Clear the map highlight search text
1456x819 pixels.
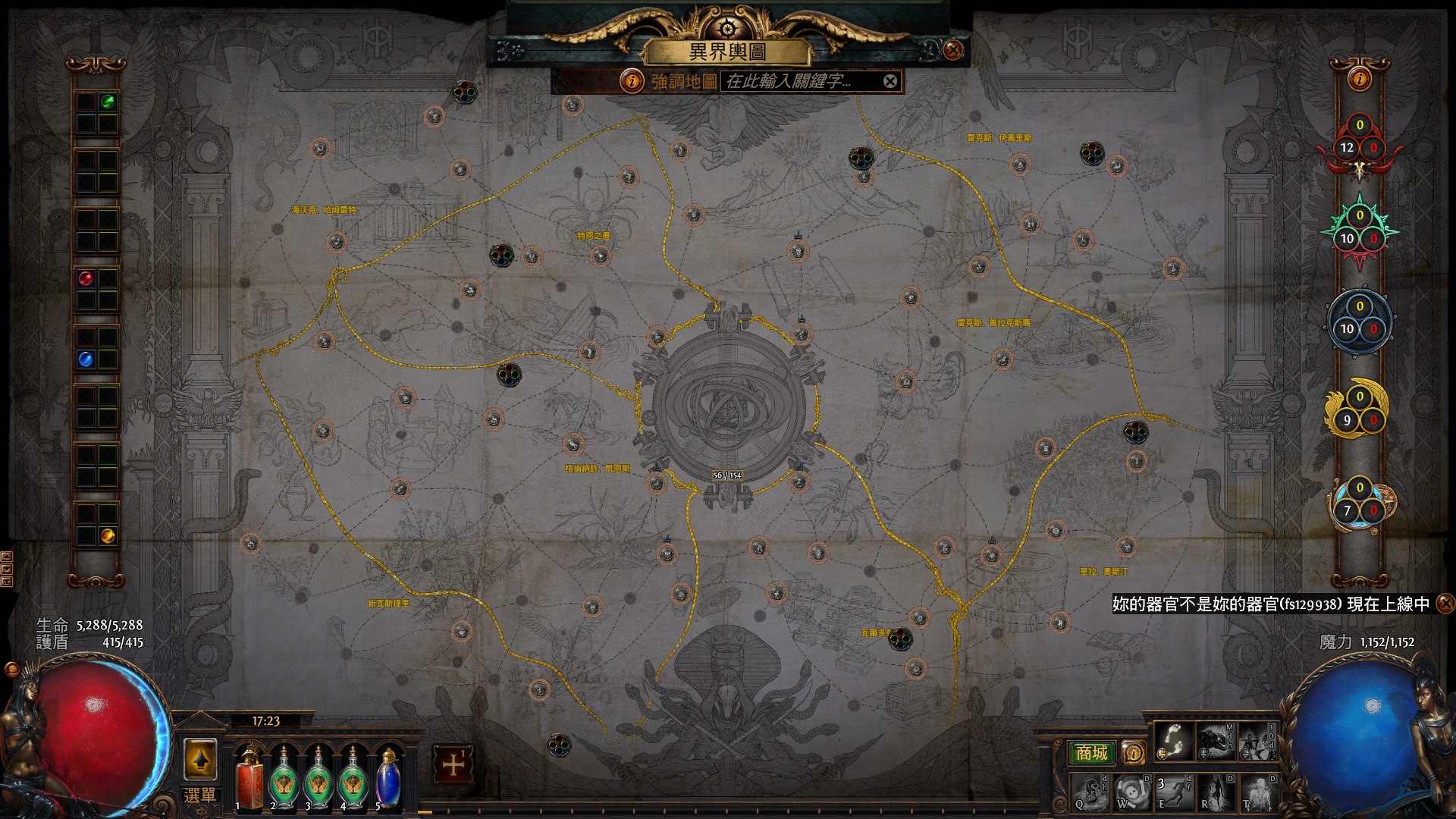pos(890,81)
